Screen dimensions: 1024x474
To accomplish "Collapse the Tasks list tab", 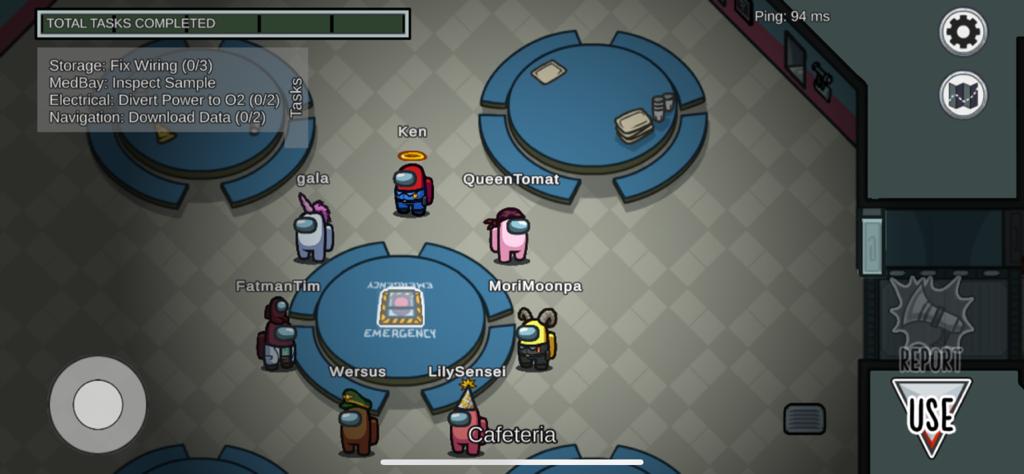I will tap(297, 98).
